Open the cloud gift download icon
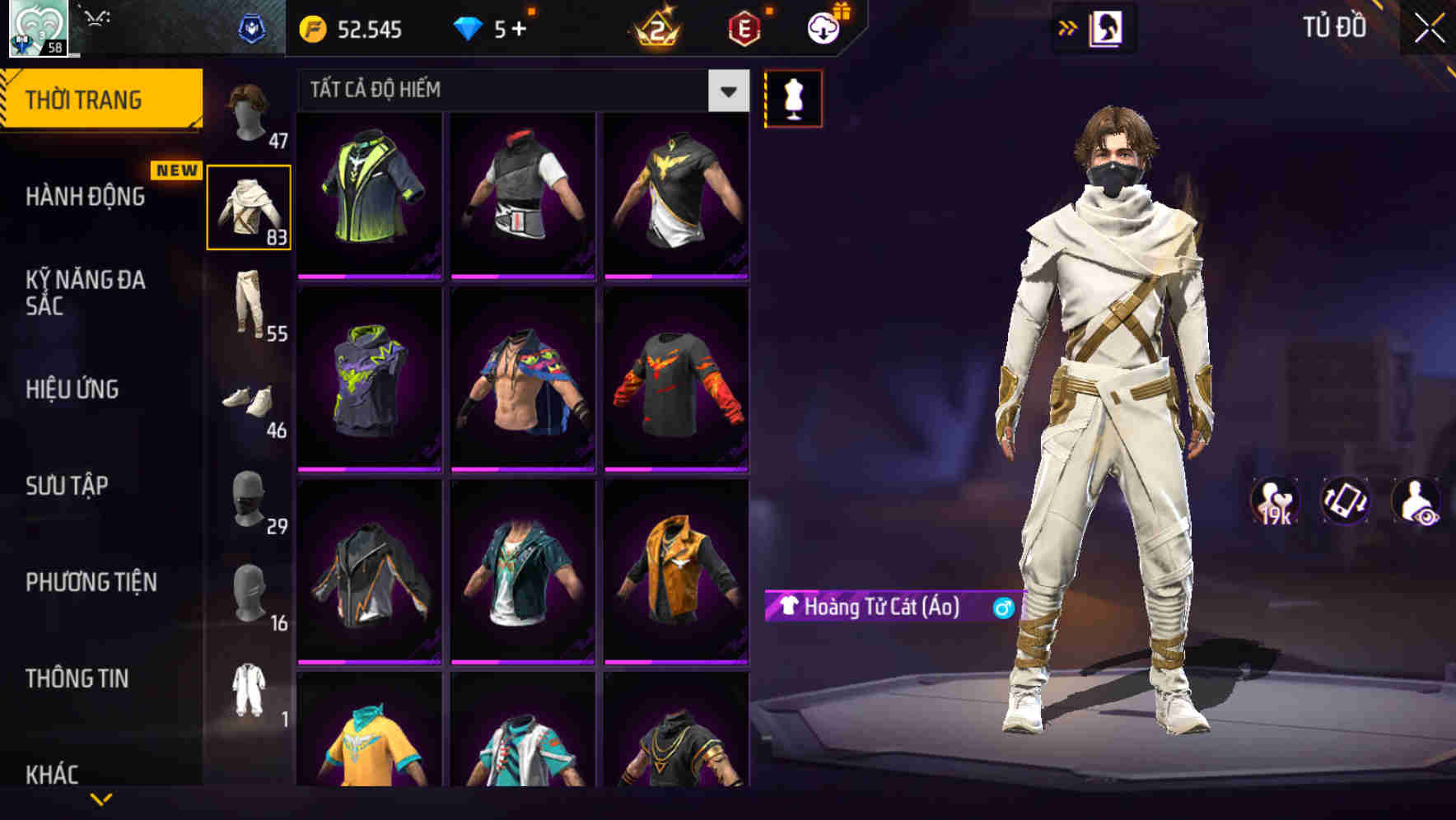This screenshot has width=1456, height=820. (823, 27)
